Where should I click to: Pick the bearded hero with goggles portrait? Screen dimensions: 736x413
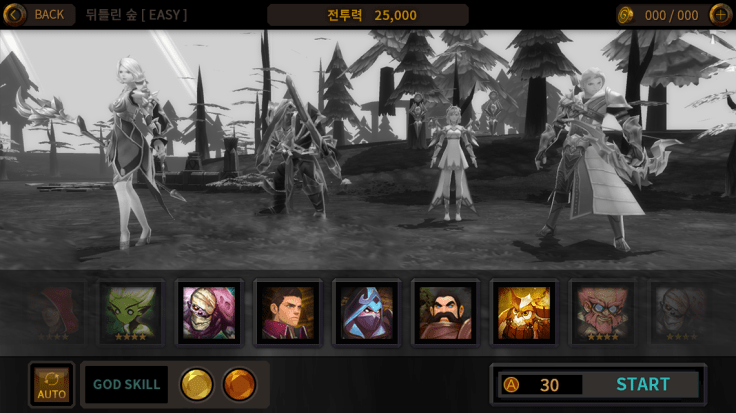[x=602, y=312]
